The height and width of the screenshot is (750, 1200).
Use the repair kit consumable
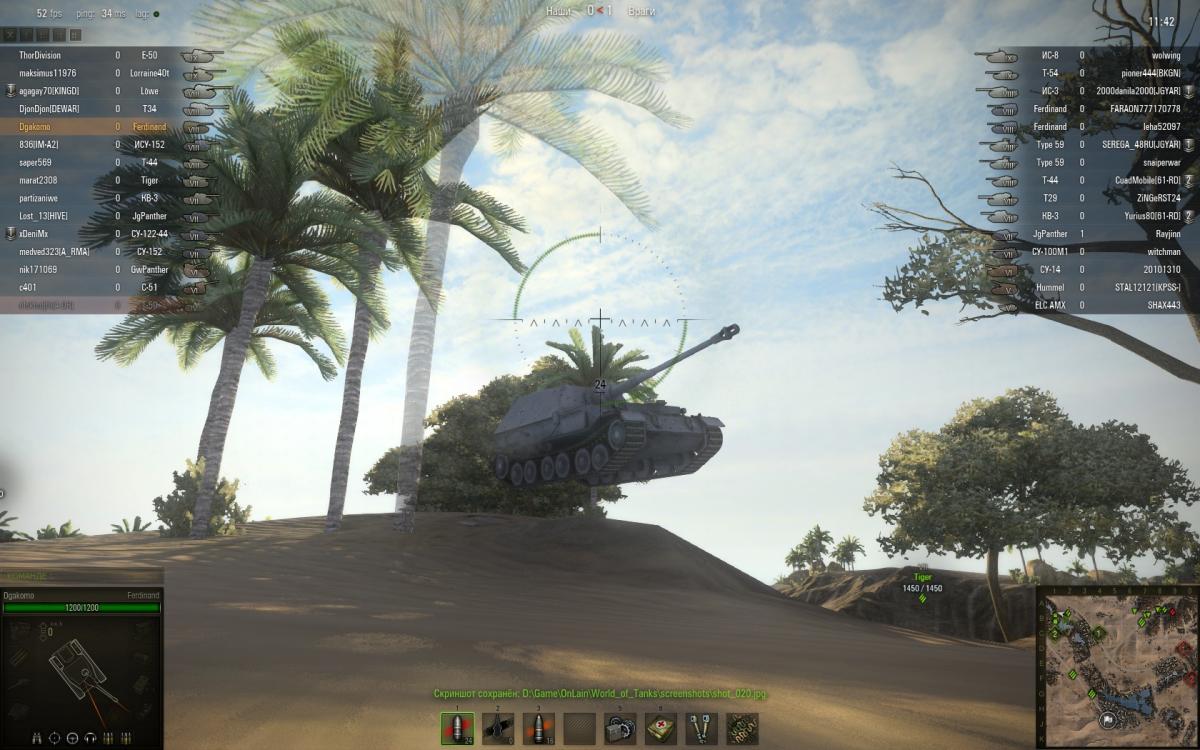pos(620,728)
